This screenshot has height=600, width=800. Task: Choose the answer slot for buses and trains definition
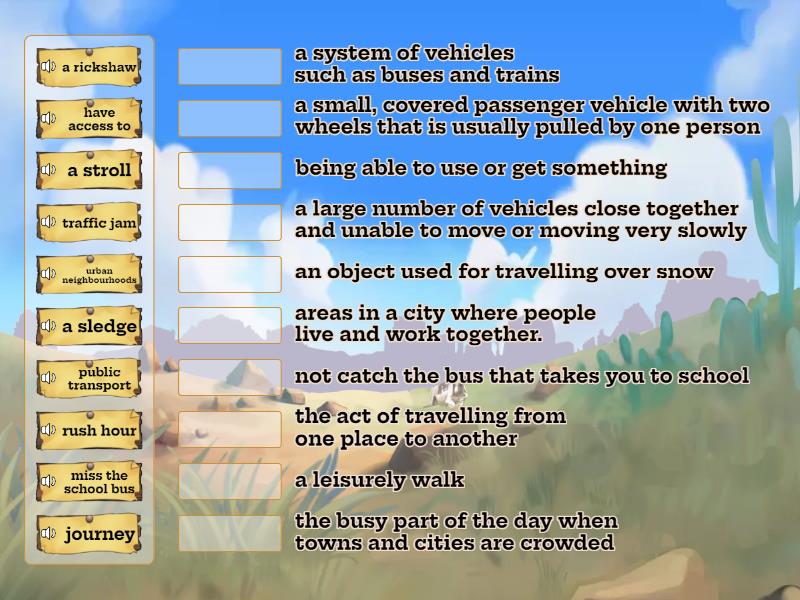click(x=230, y=66)
